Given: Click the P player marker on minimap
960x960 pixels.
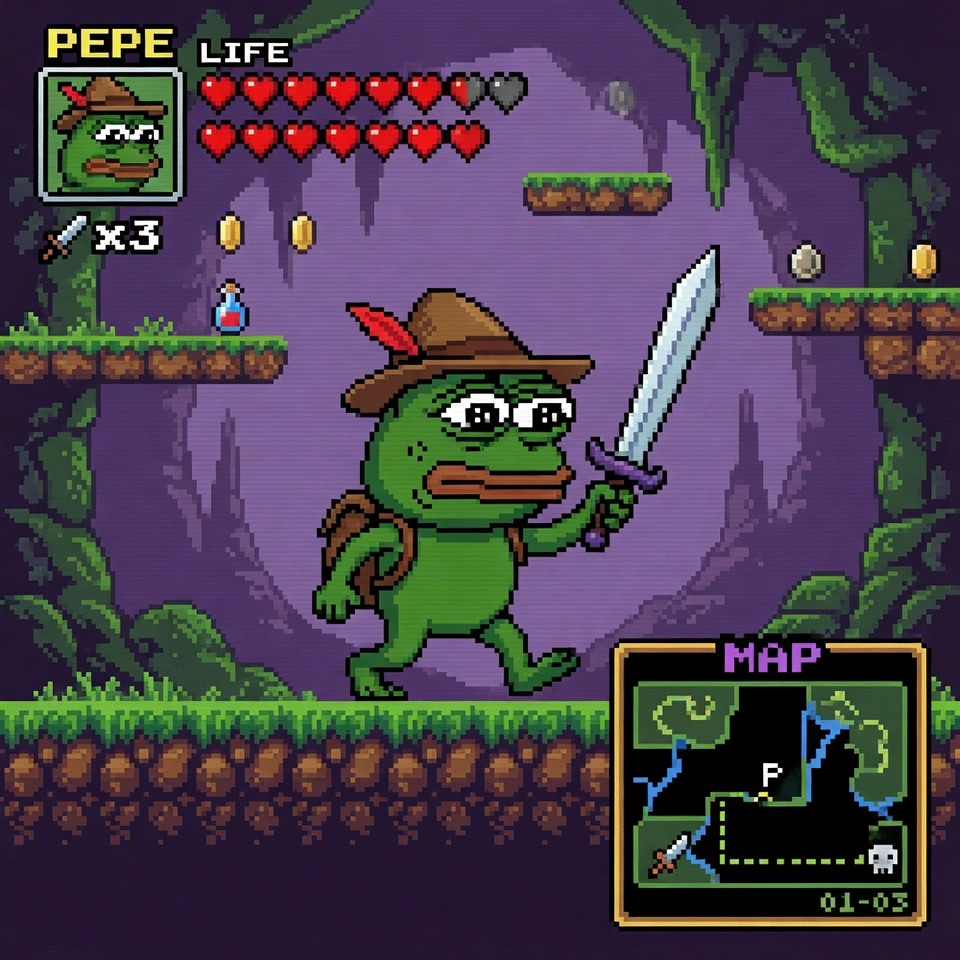Looking at the screenshot, I should 770,774.
